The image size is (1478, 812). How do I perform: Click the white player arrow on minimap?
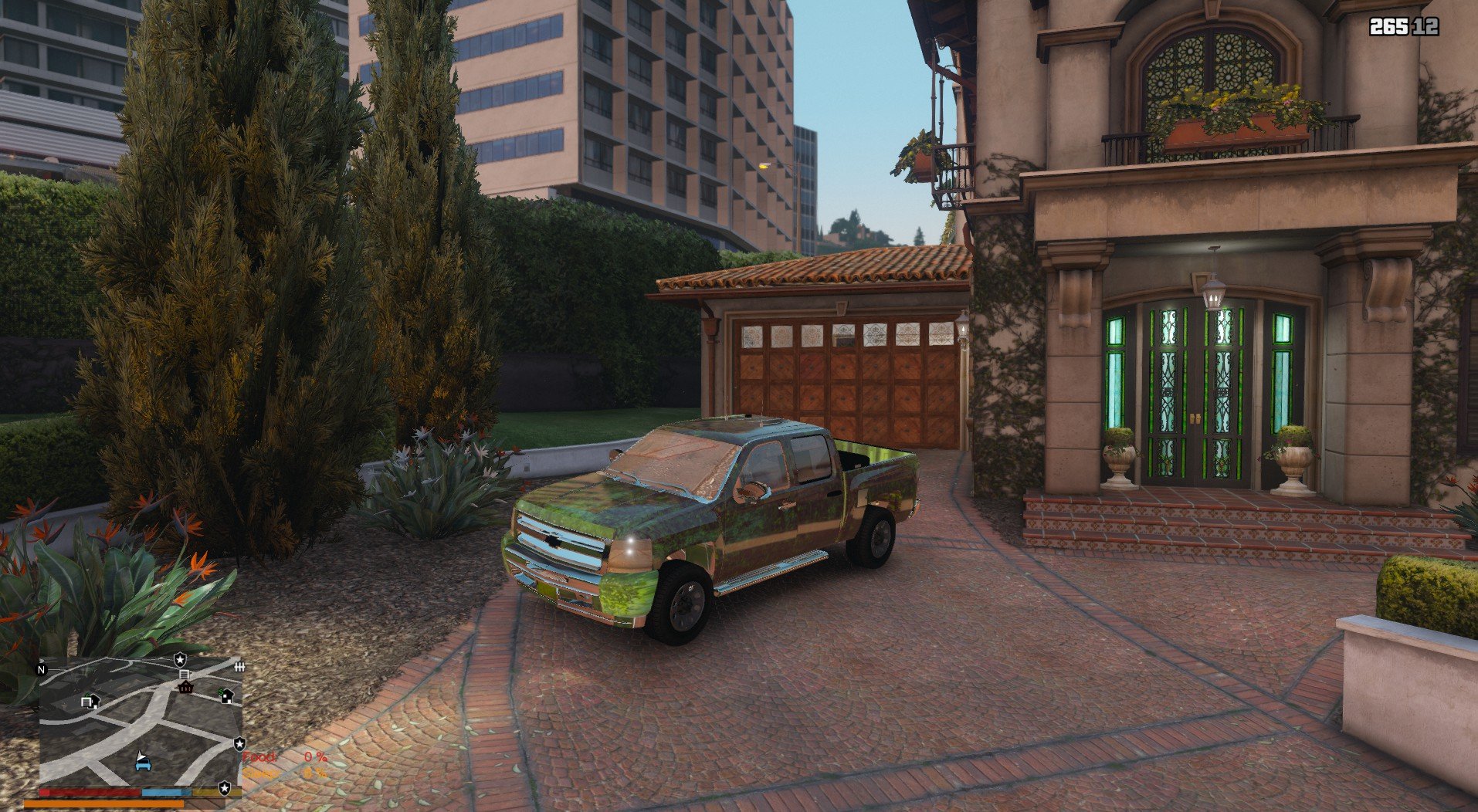[x=141, y=754]
